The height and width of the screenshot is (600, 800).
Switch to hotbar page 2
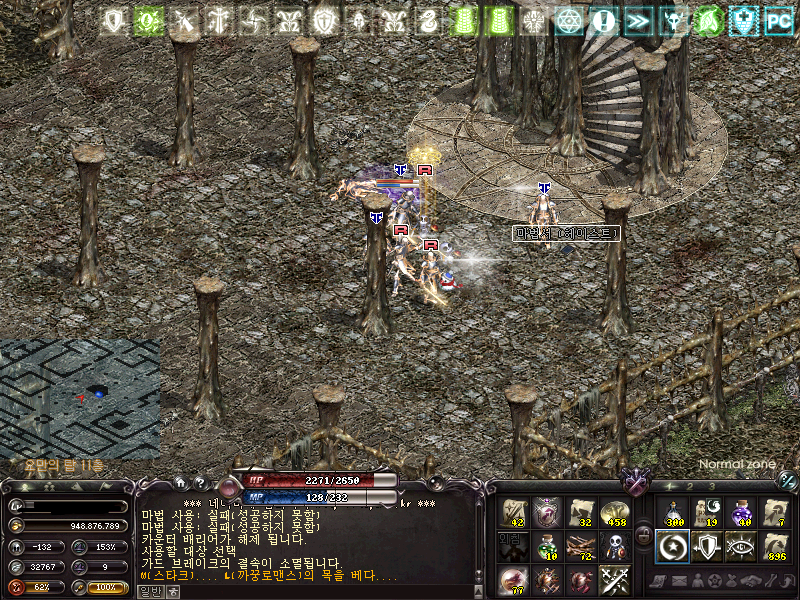click(692, 487)
